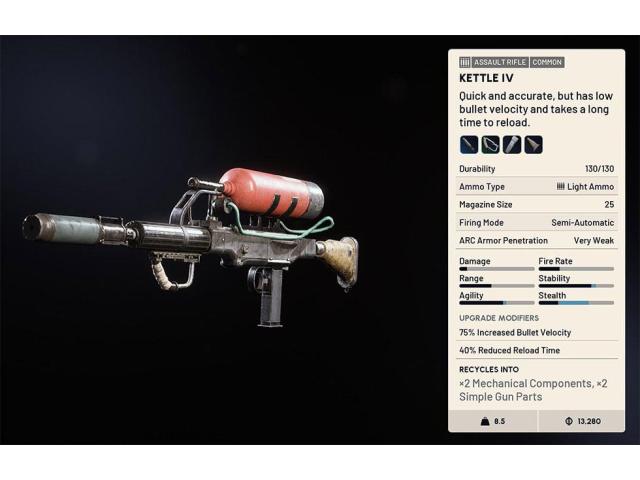Select the muzzle attachment slot icon

(x=469, y=144)
